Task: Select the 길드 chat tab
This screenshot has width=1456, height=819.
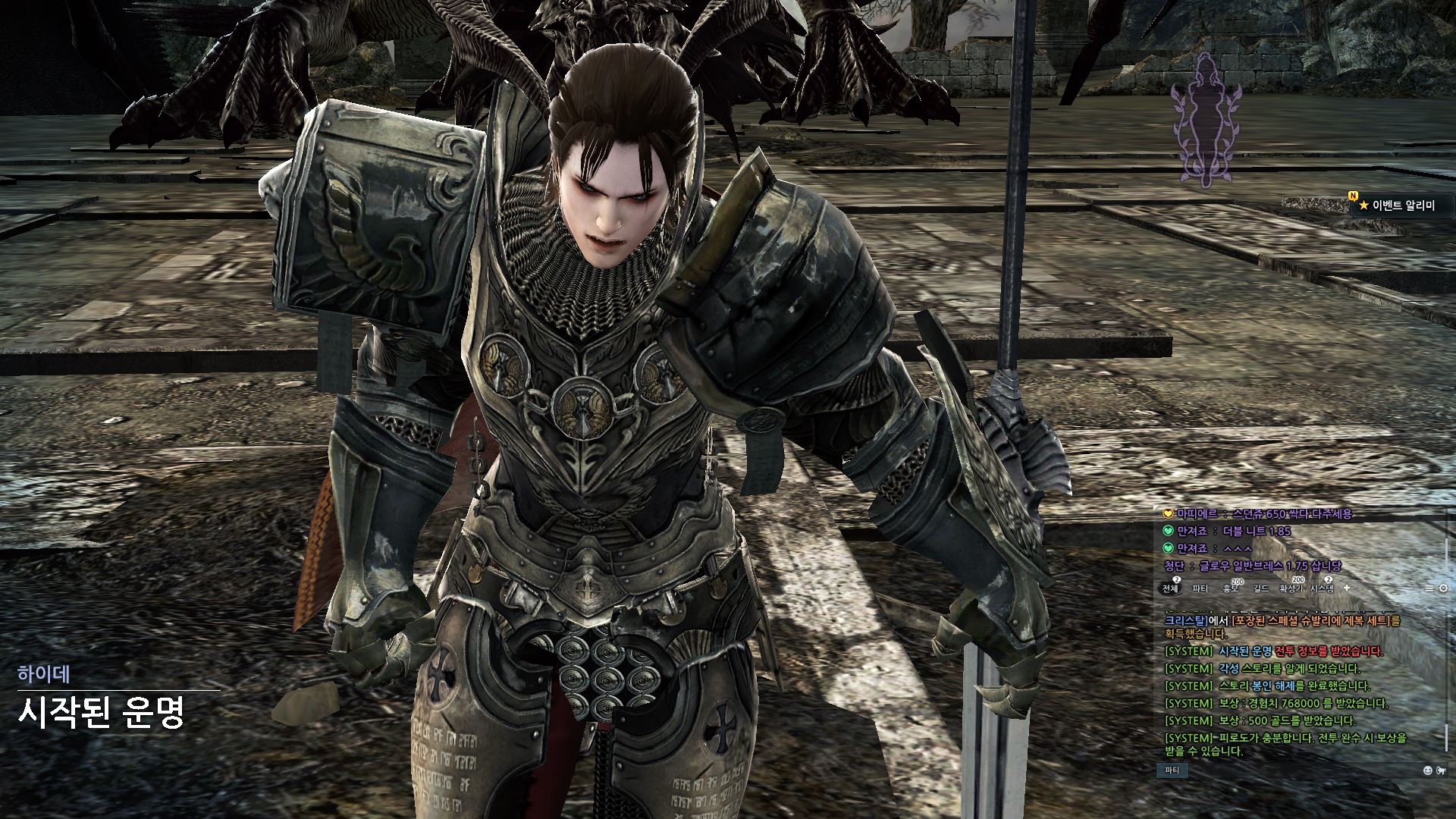Action: pos(1261,588)
